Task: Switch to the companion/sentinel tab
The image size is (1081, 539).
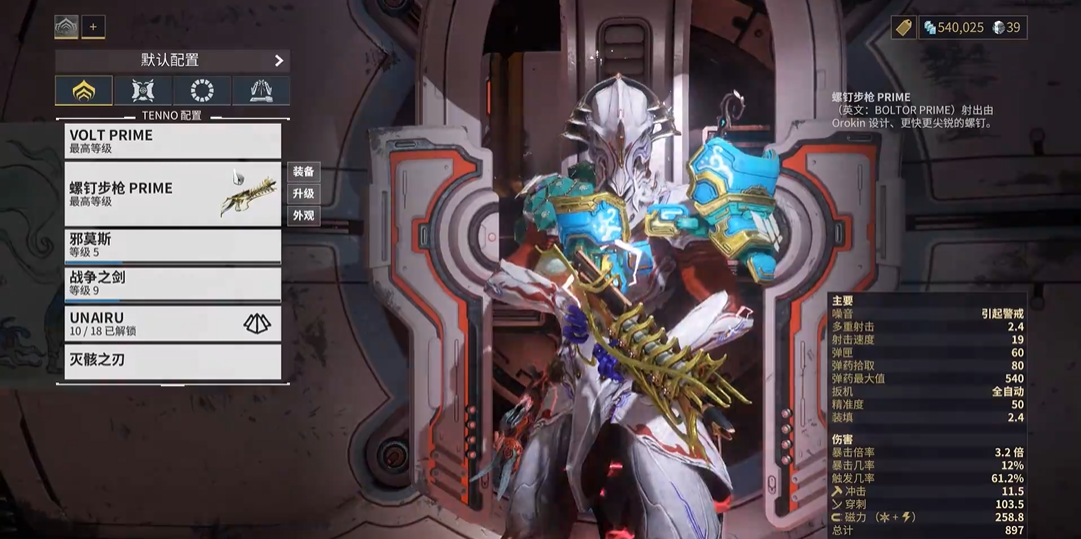Action: [142, 91]
